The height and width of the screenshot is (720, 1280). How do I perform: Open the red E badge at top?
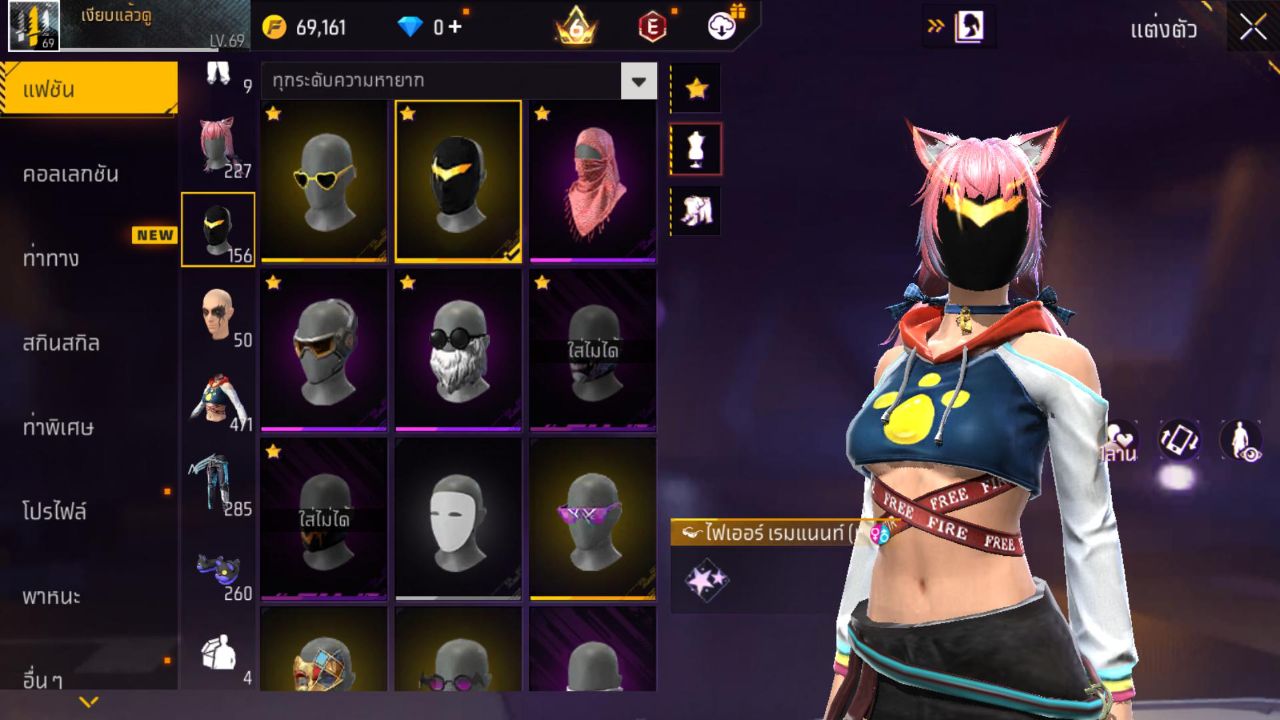(651, 27)
